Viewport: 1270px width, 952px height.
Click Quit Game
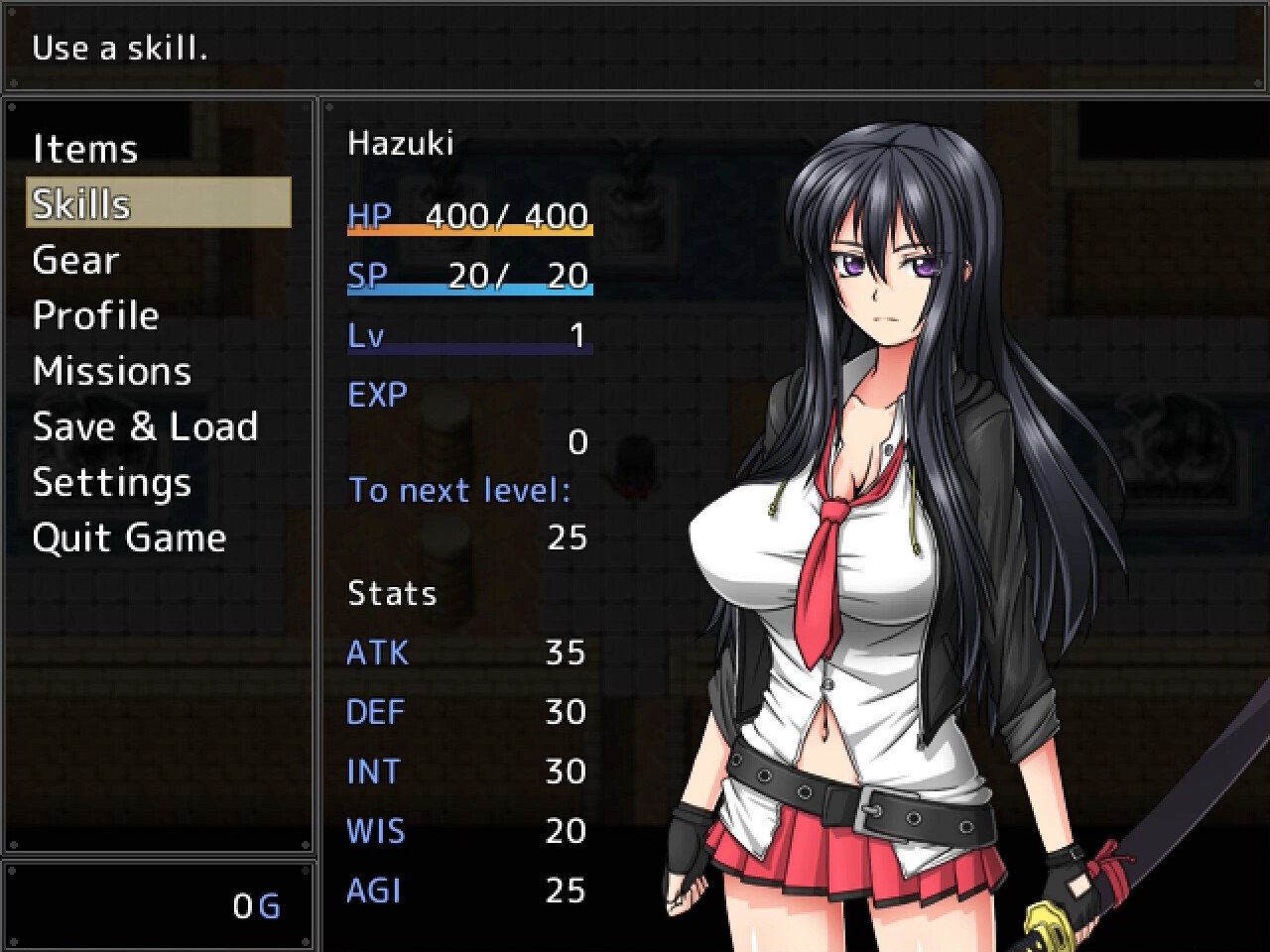[x=129, y=537]
